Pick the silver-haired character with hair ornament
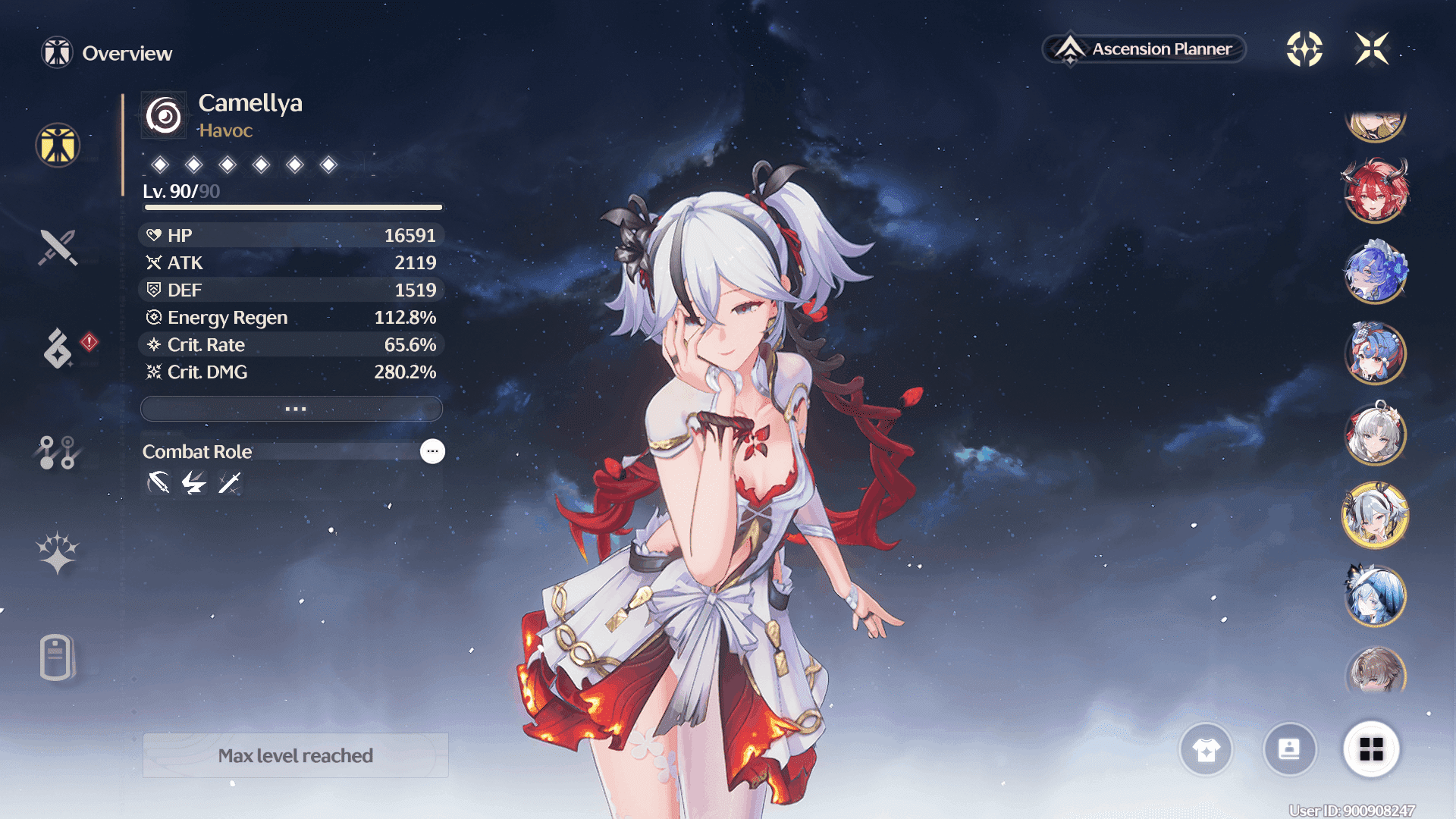 click(1376, 435)
